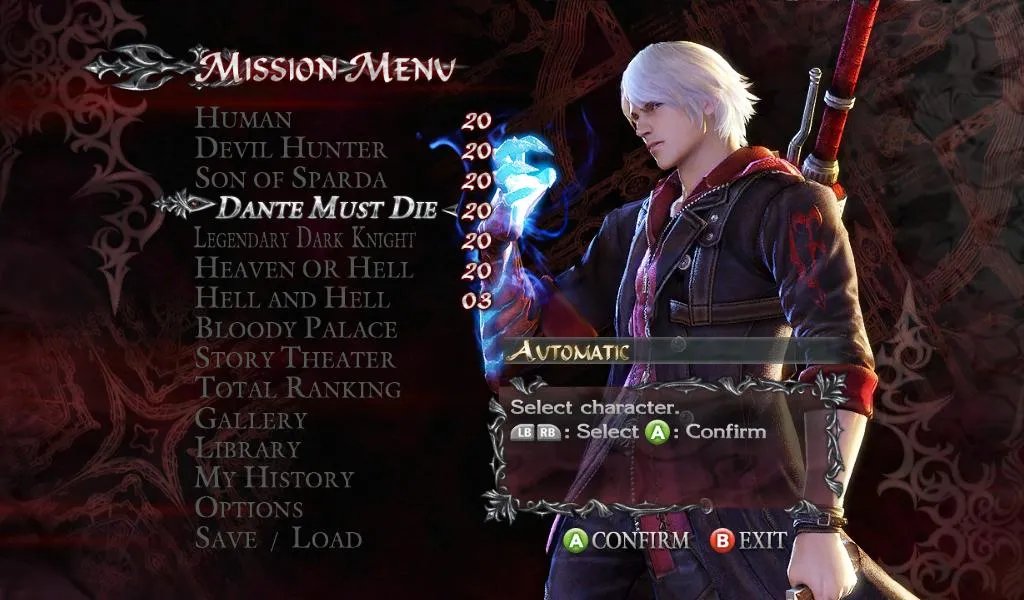Click the Automatic control mode bar
The image size is (1024, 600).
tap(670, 351)
